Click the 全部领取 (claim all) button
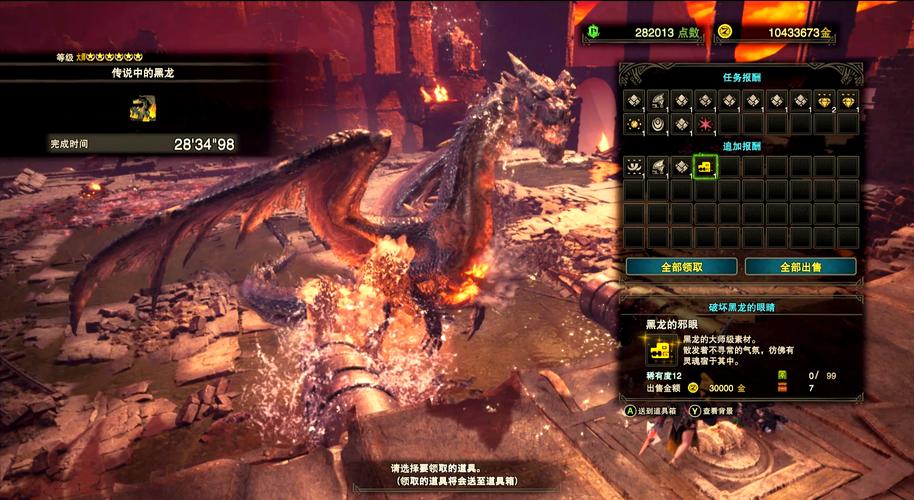The image size is (914, 500). pos(682,267)
